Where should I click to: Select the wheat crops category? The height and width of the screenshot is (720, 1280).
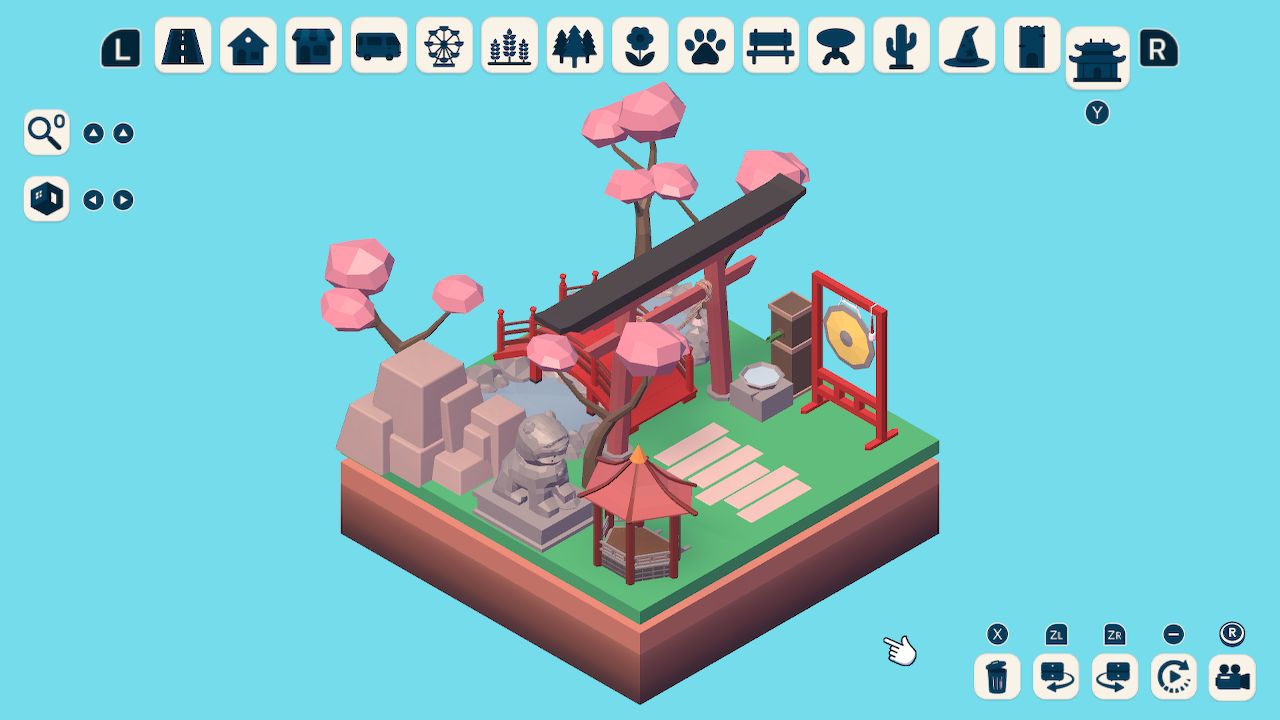tap(508, 45)
